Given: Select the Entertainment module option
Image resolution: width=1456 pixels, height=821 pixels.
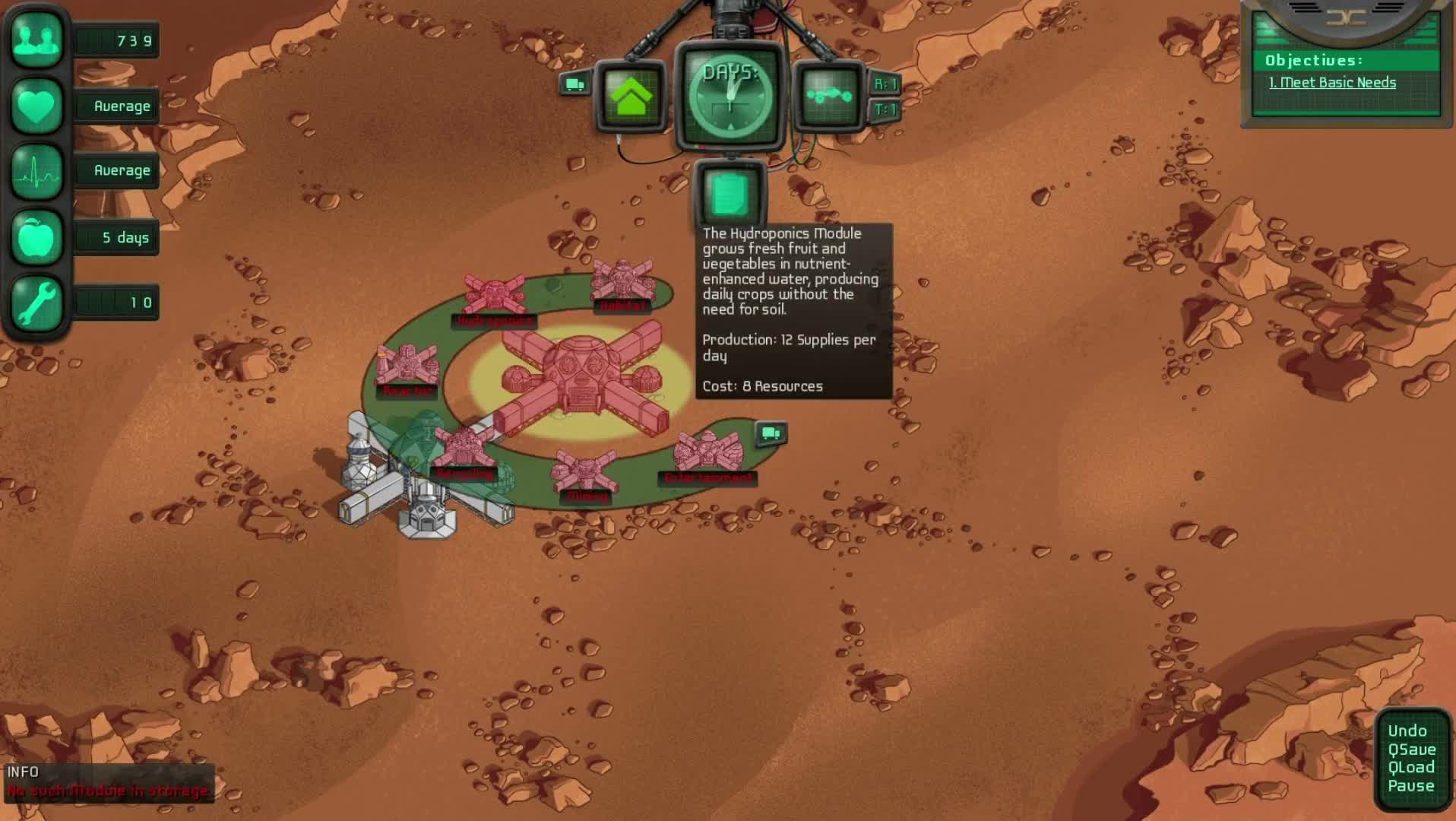Looking at the screenshot, I should tap(708, 454).
